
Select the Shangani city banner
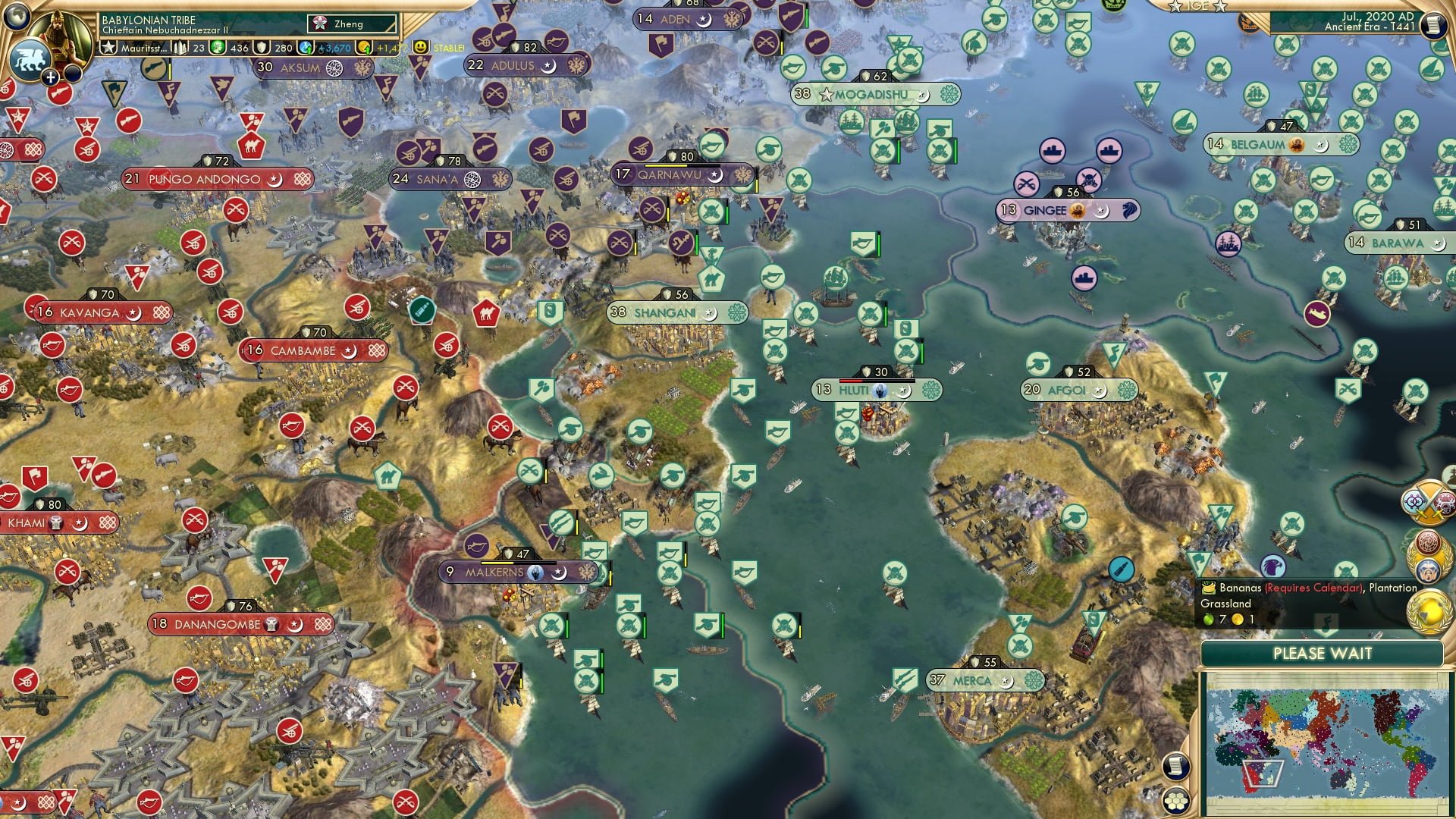click(x=669, y=311)
